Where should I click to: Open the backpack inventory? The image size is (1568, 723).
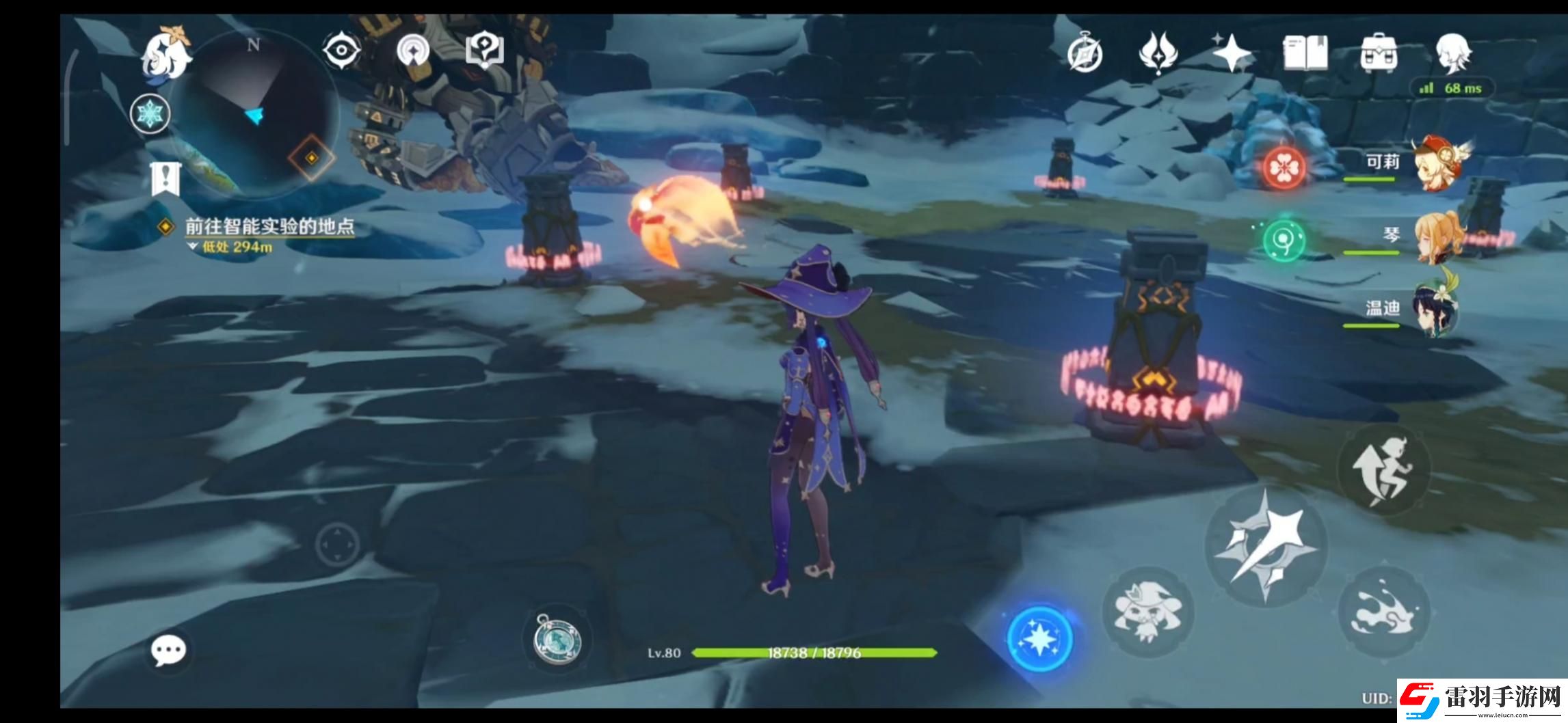point(1379,53)
